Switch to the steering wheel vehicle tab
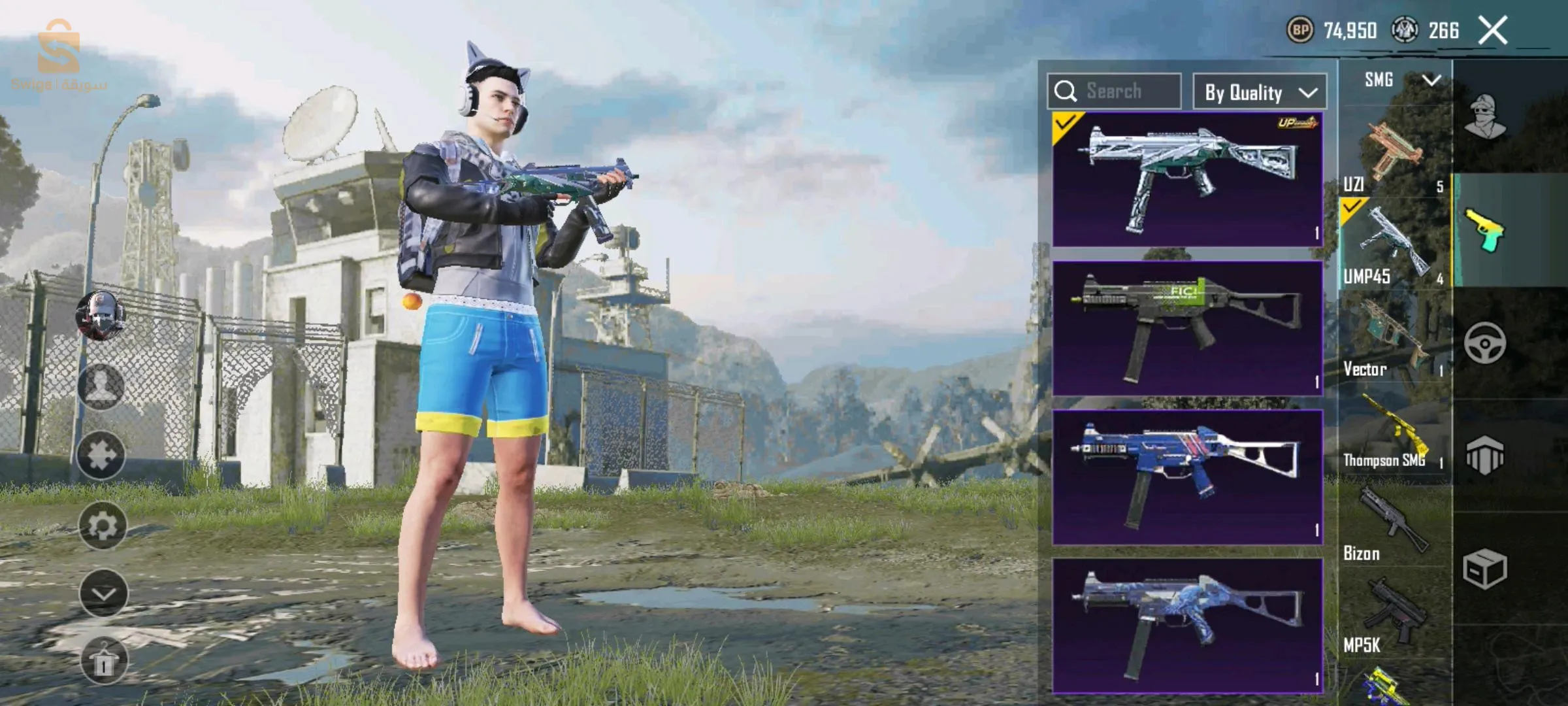 (1484, 343)
